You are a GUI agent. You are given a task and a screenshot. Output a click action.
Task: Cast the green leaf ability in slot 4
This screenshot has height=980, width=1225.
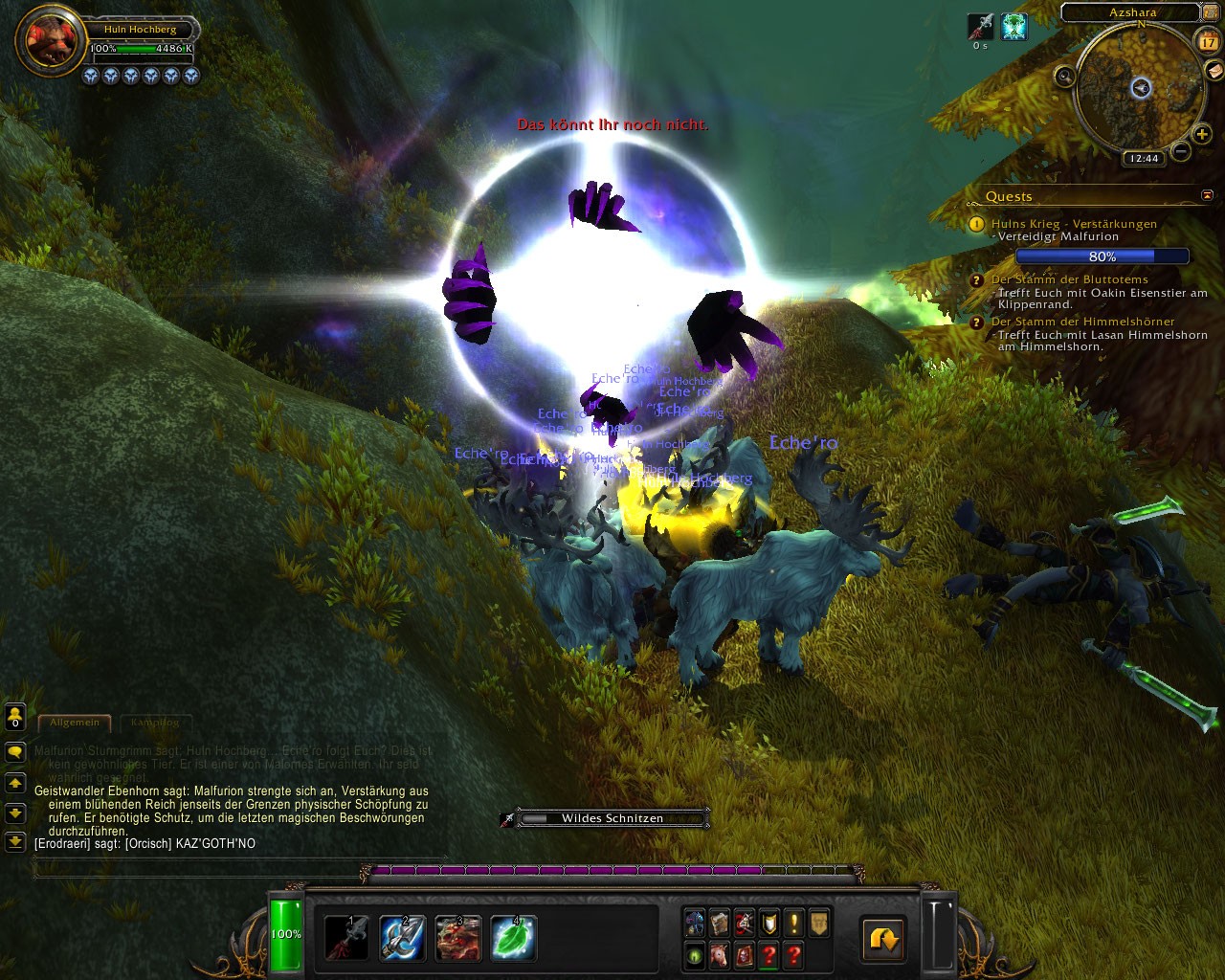[514, 938]
